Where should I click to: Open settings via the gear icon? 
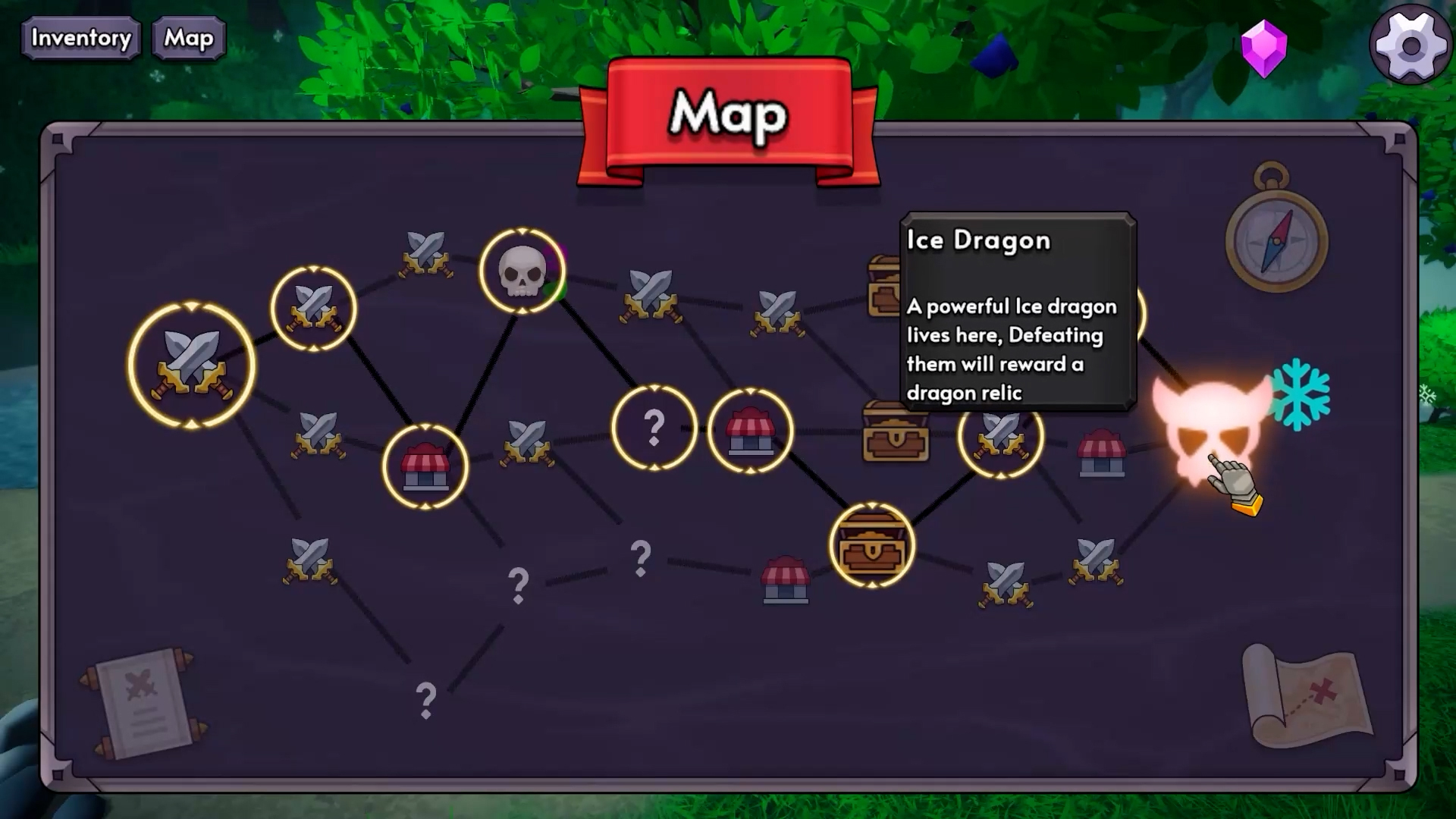tap(1410, 45)
